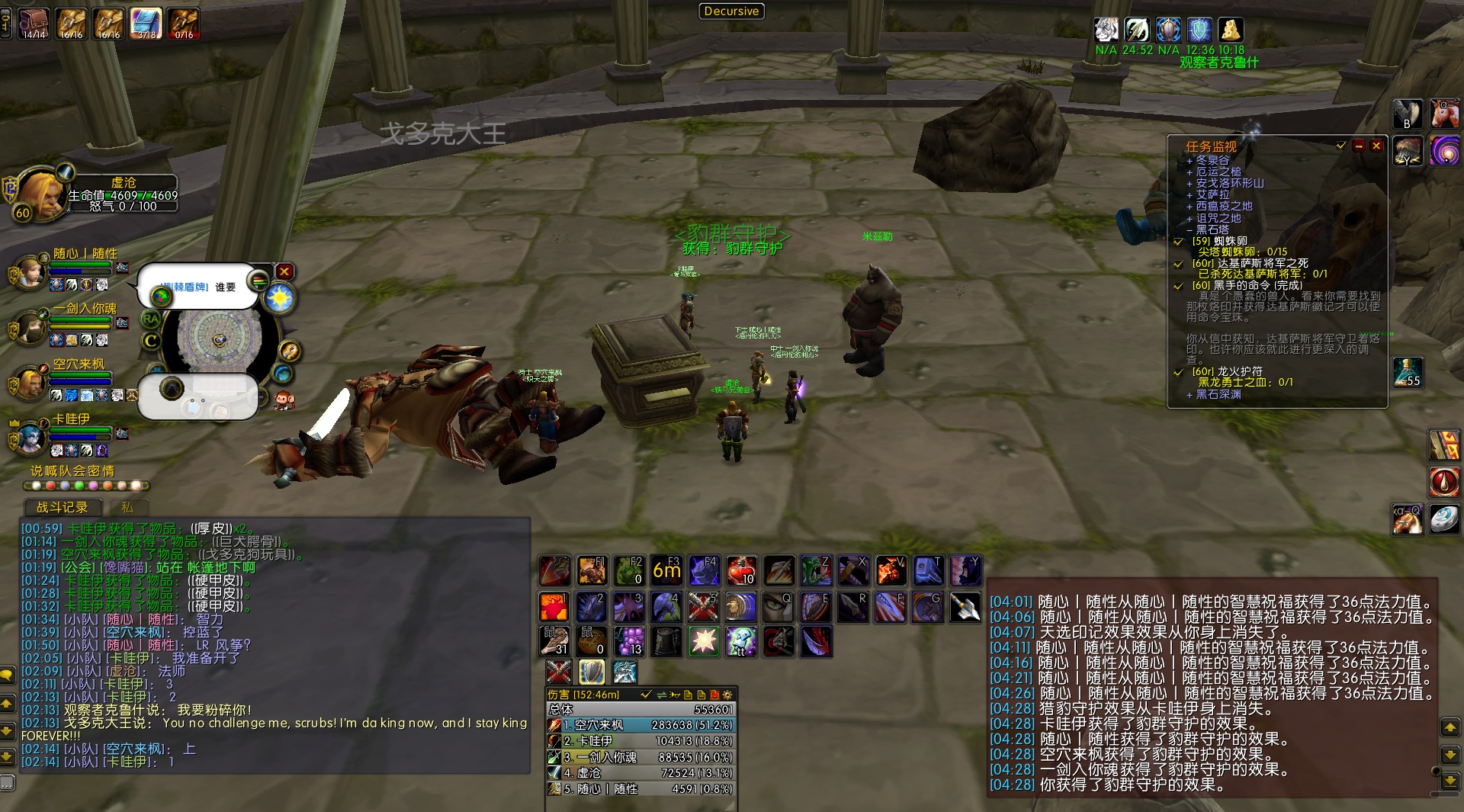The image size is (1464, 812).
Task: Expand the 黑石深渊 entry in quest tracker
Action: [x=1189, y=394]
